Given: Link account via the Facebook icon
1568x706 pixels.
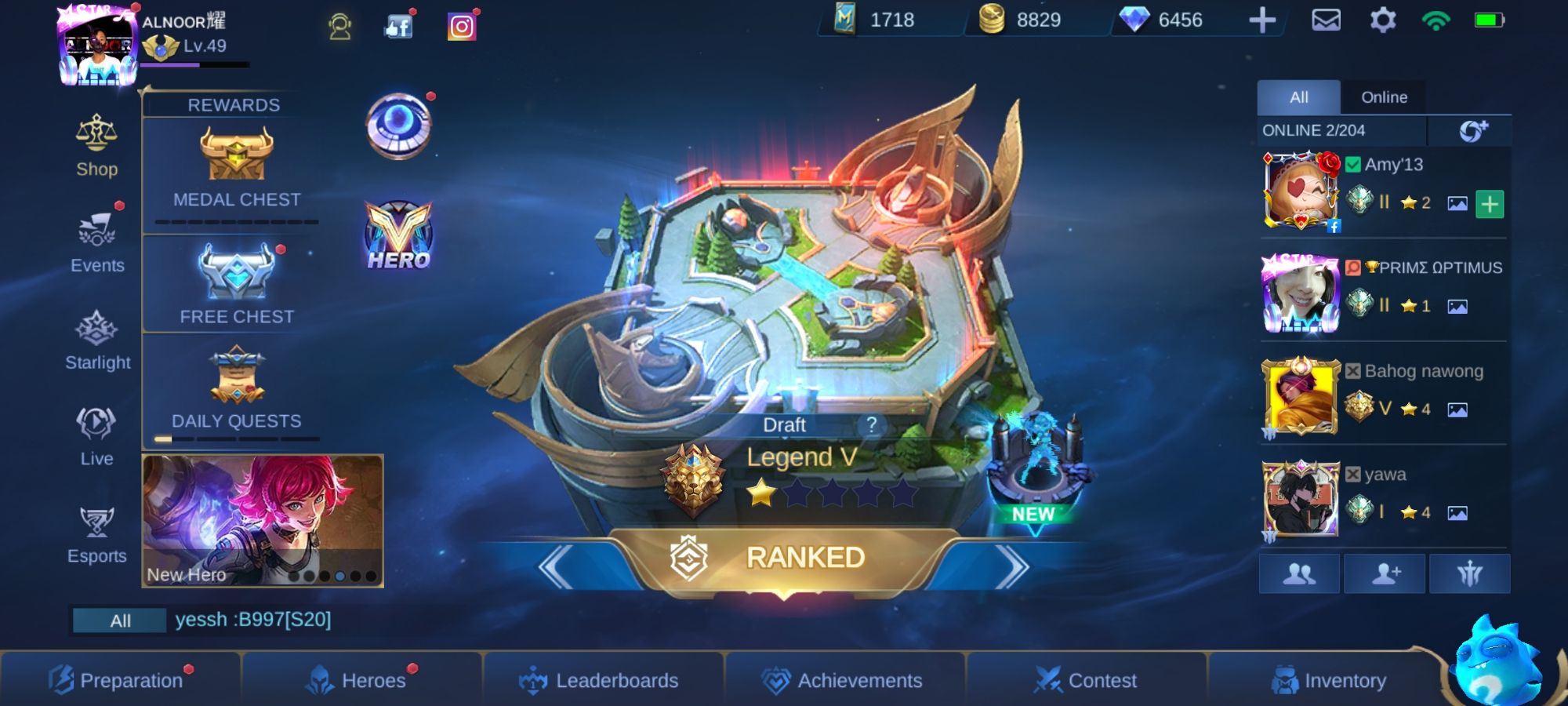Looking at the screenshot, I should pos(398,27).
